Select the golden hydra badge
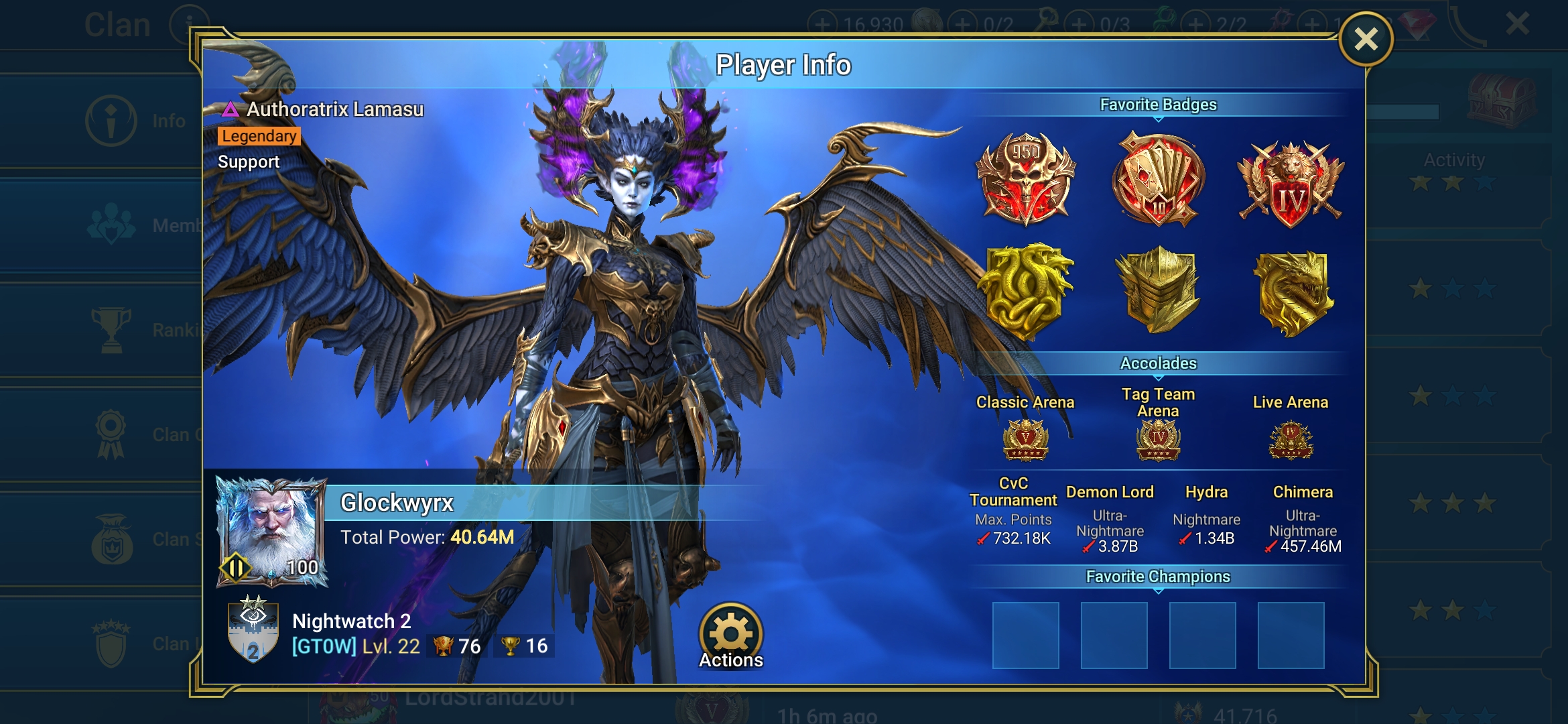The width and height of the screenshot is (1568, 724). click(x=1025, y=291)
